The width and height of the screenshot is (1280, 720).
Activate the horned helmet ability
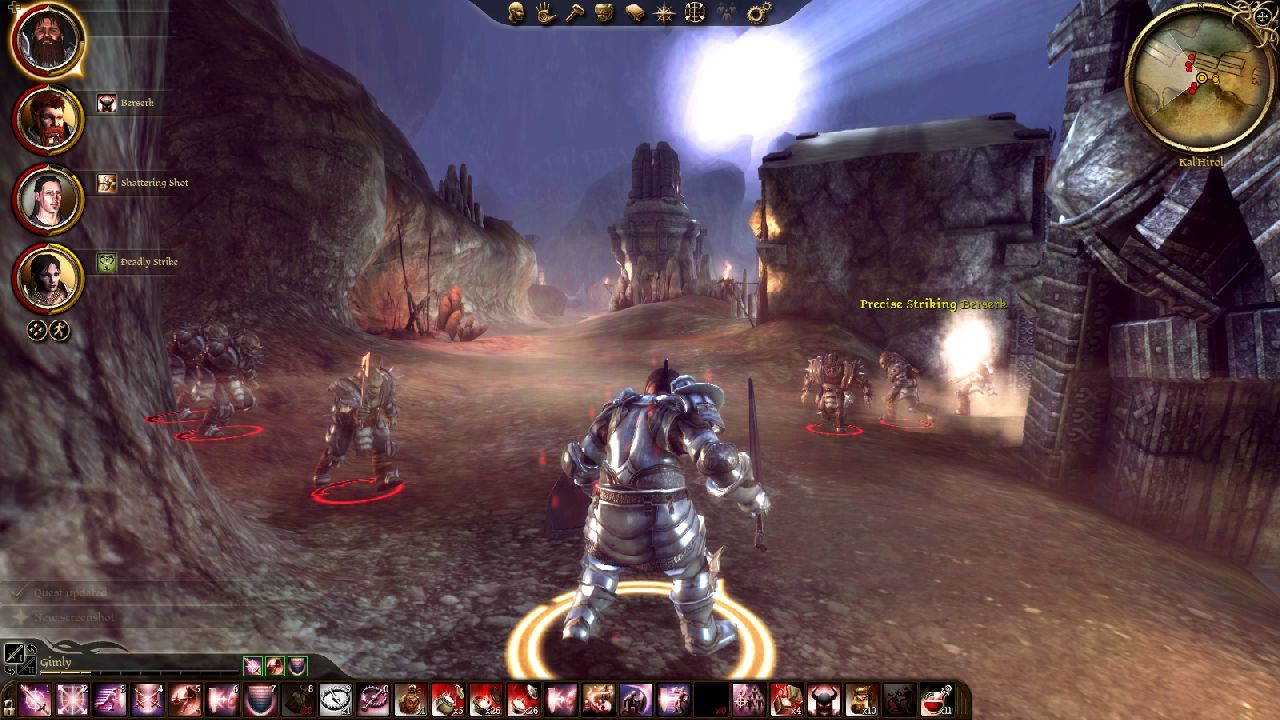[823, 700]
